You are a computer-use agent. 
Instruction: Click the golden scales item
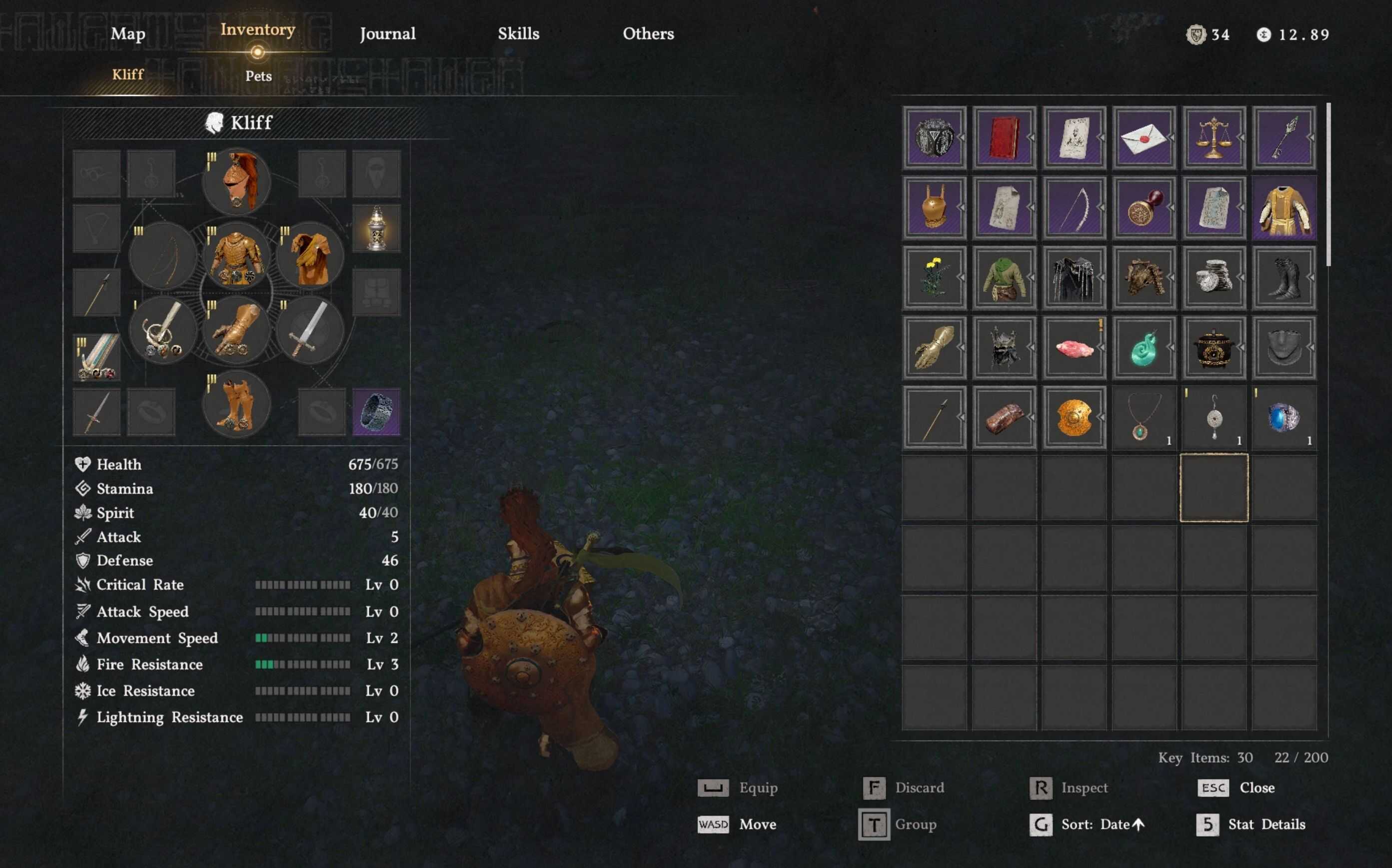[x=1214, y=136]
